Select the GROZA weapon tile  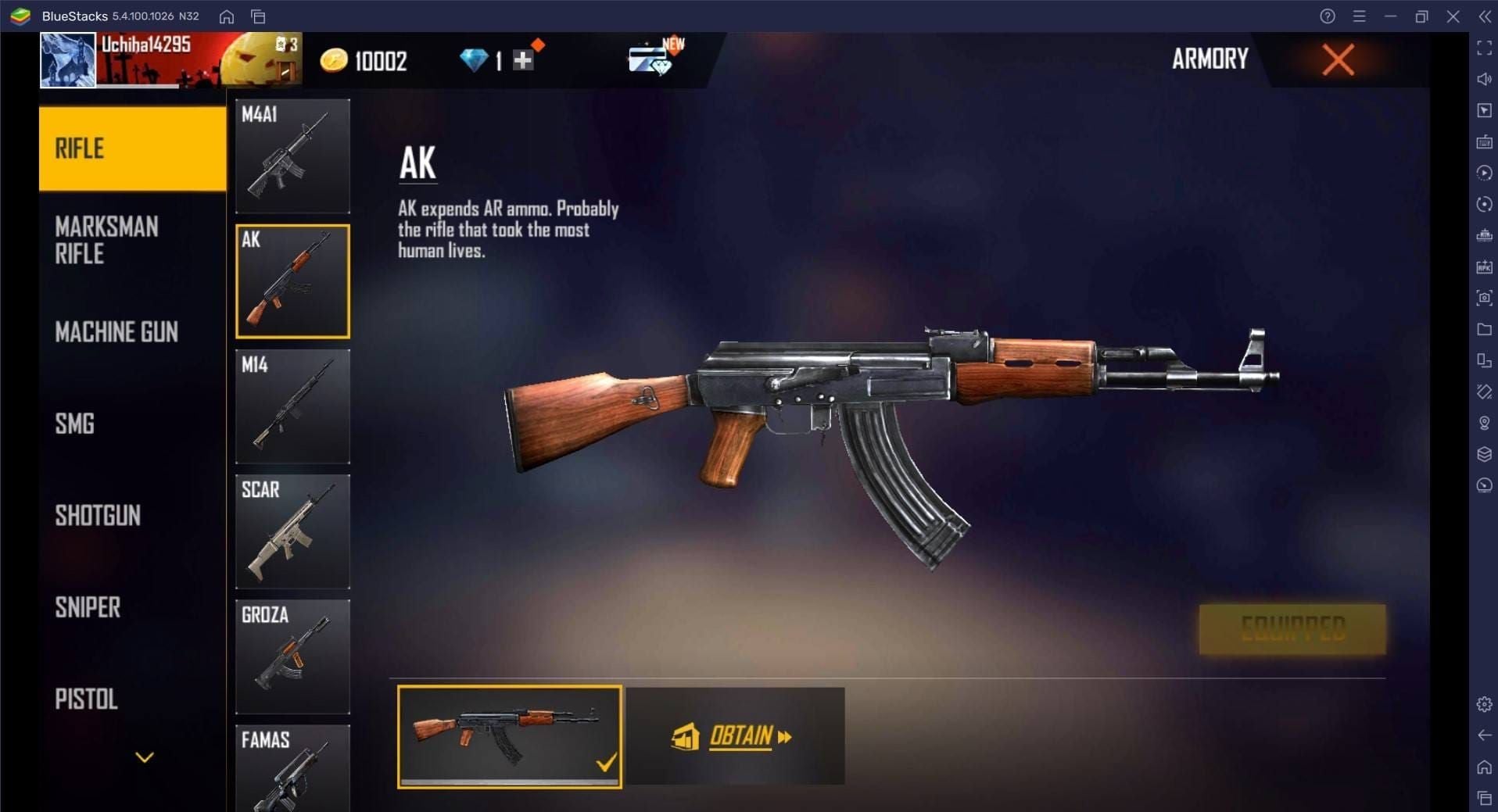pos(292,656)
